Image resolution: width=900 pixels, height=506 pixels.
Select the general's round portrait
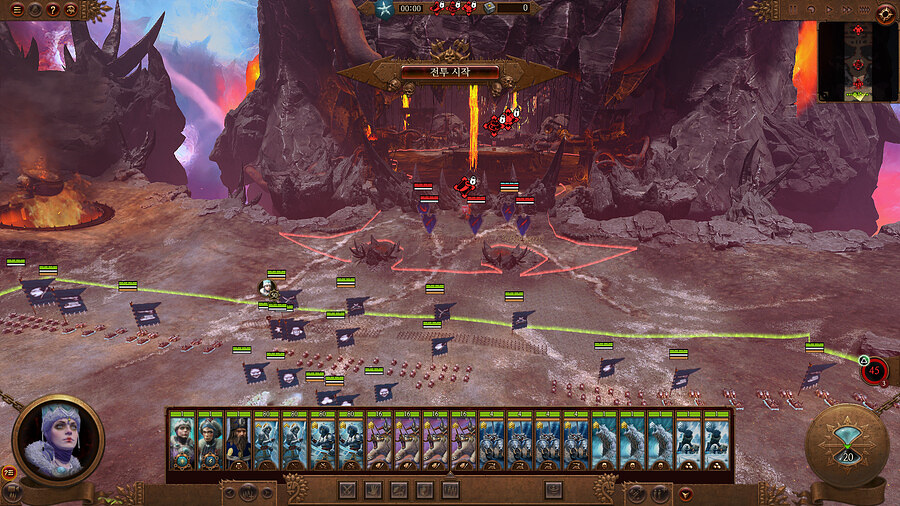pos(59,438)
